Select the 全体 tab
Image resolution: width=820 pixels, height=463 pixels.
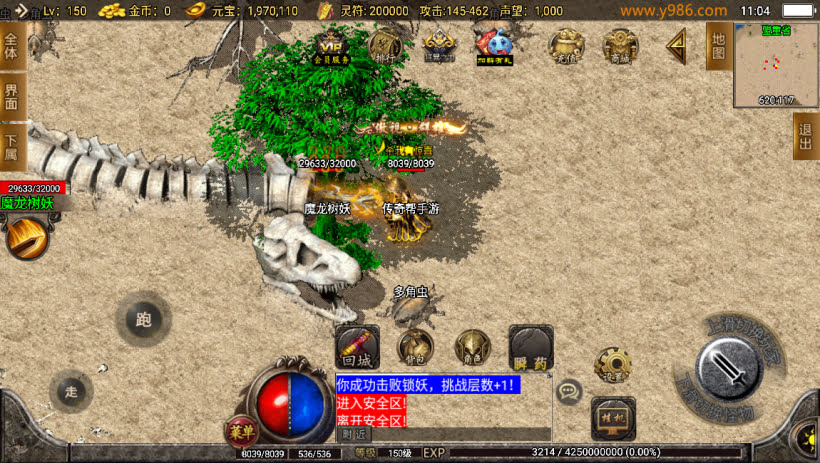click(x=12, y=46)
